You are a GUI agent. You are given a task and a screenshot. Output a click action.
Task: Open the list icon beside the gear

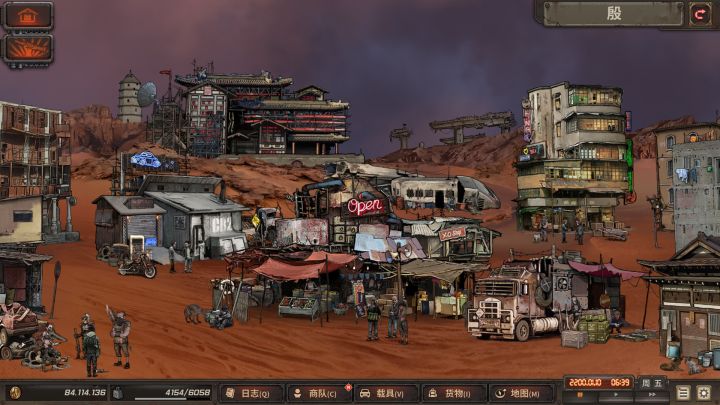[x=684, y=393]
